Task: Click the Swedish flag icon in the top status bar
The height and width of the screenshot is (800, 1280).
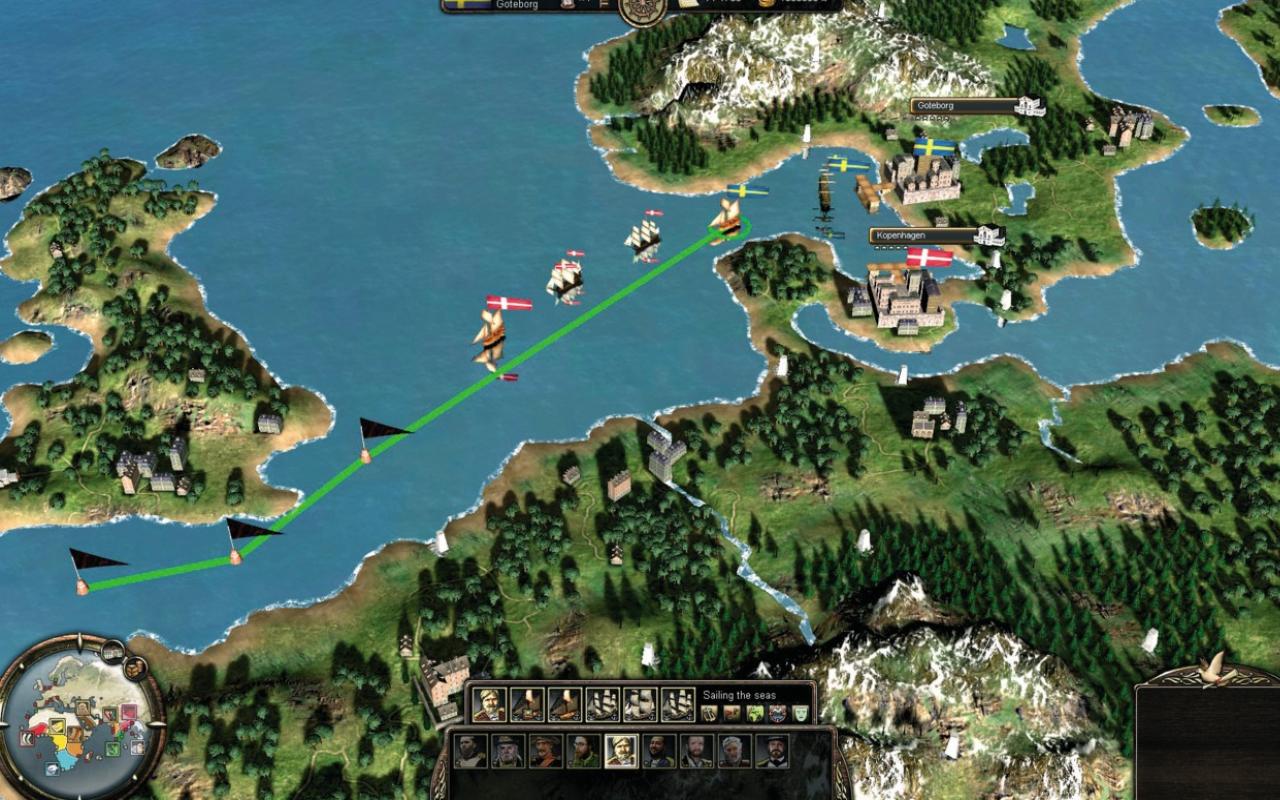Action: tap(465, 6)
